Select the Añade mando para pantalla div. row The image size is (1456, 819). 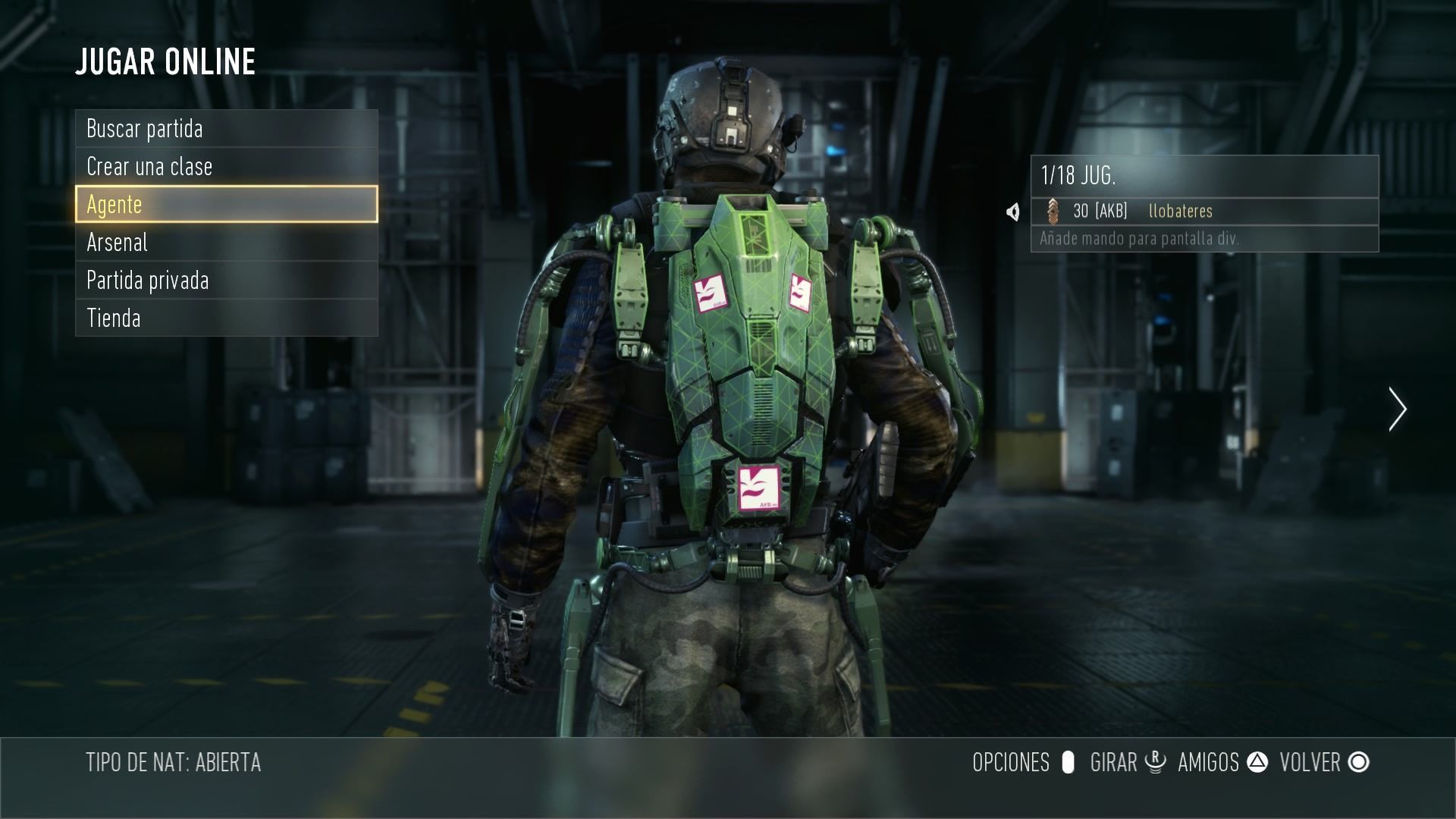point(1203,239)
